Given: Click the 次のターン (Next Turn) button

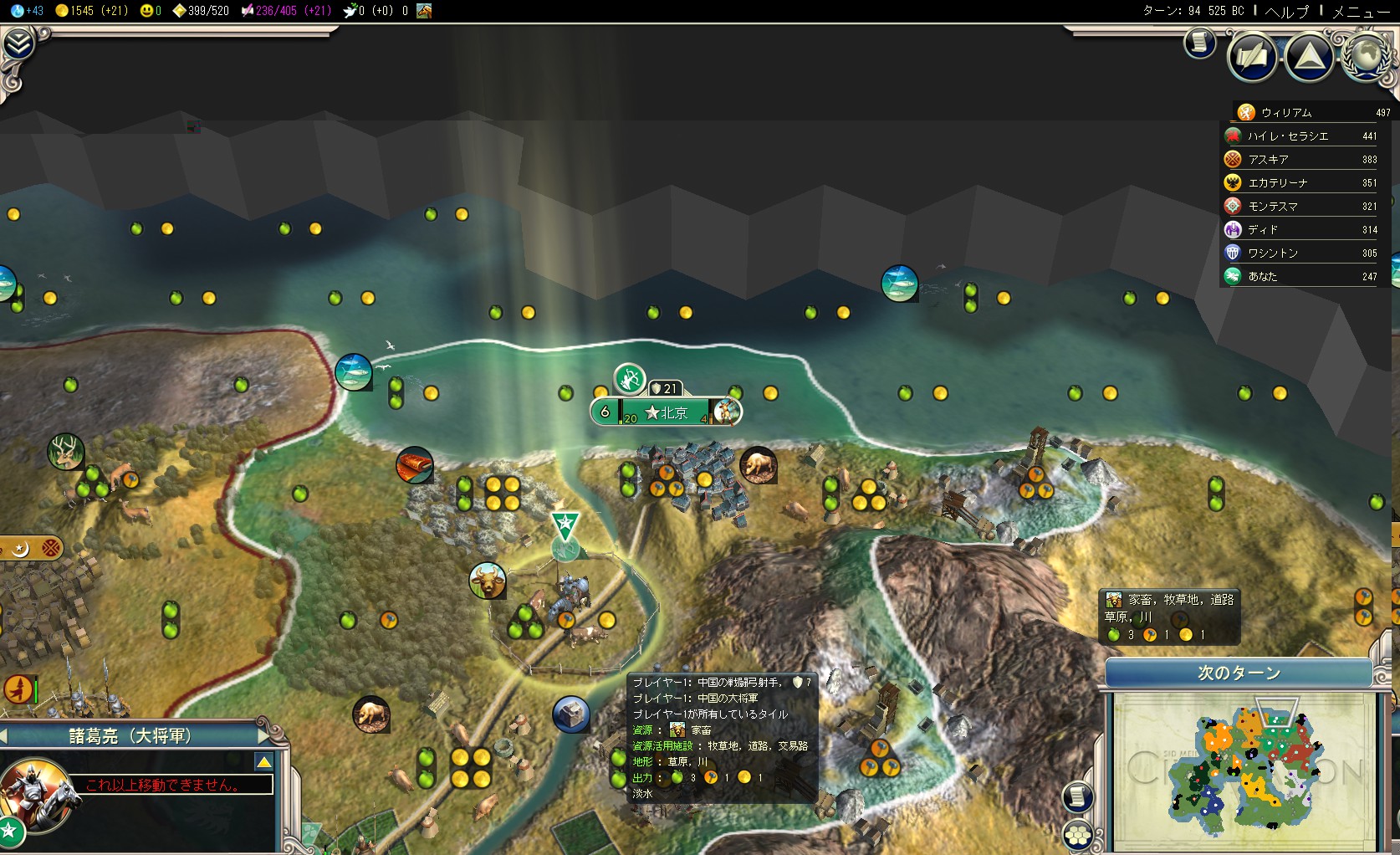Looking at the screenshot, I should tap(1239, 673).
